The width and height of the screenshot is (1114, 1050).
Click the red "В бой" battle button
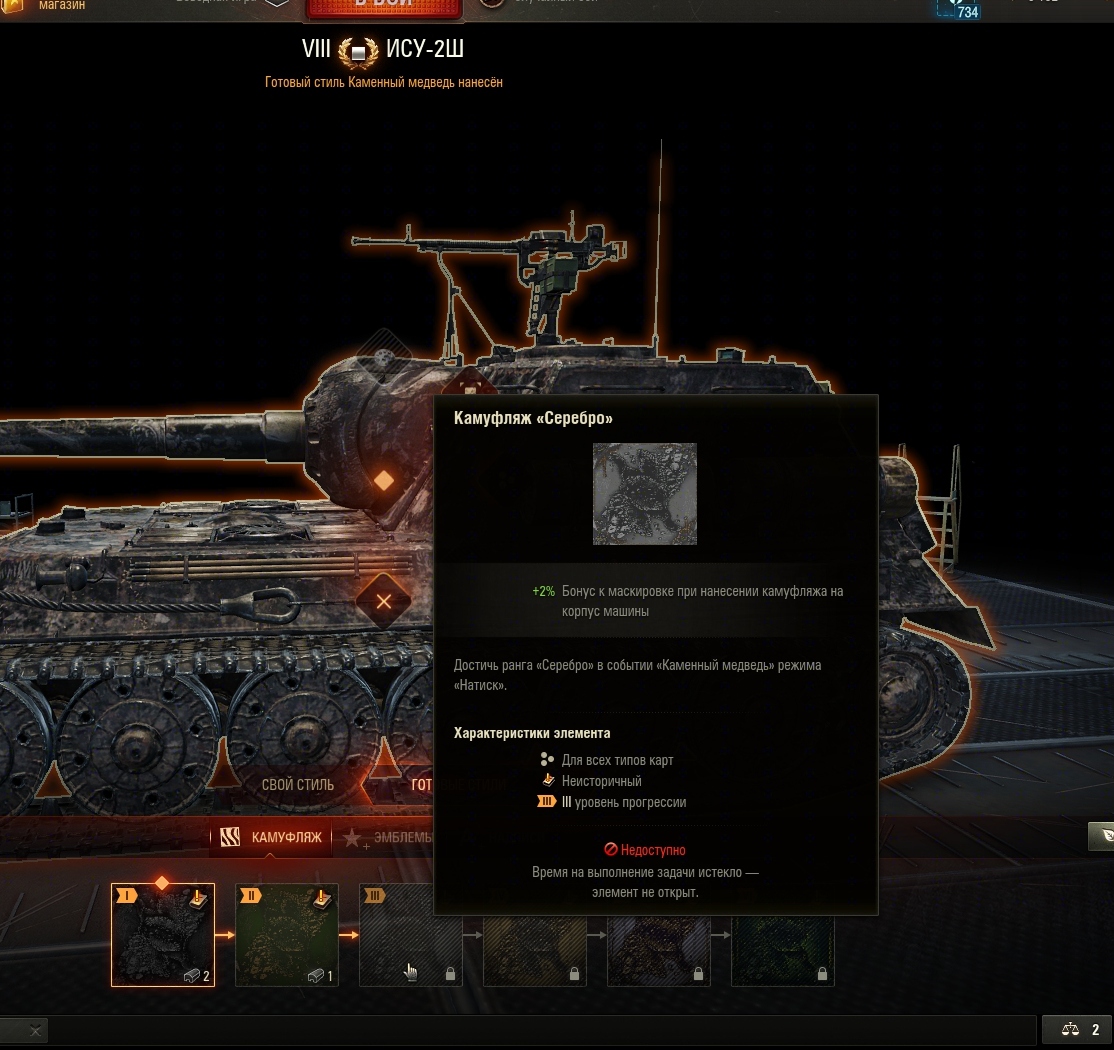(384, 8)
